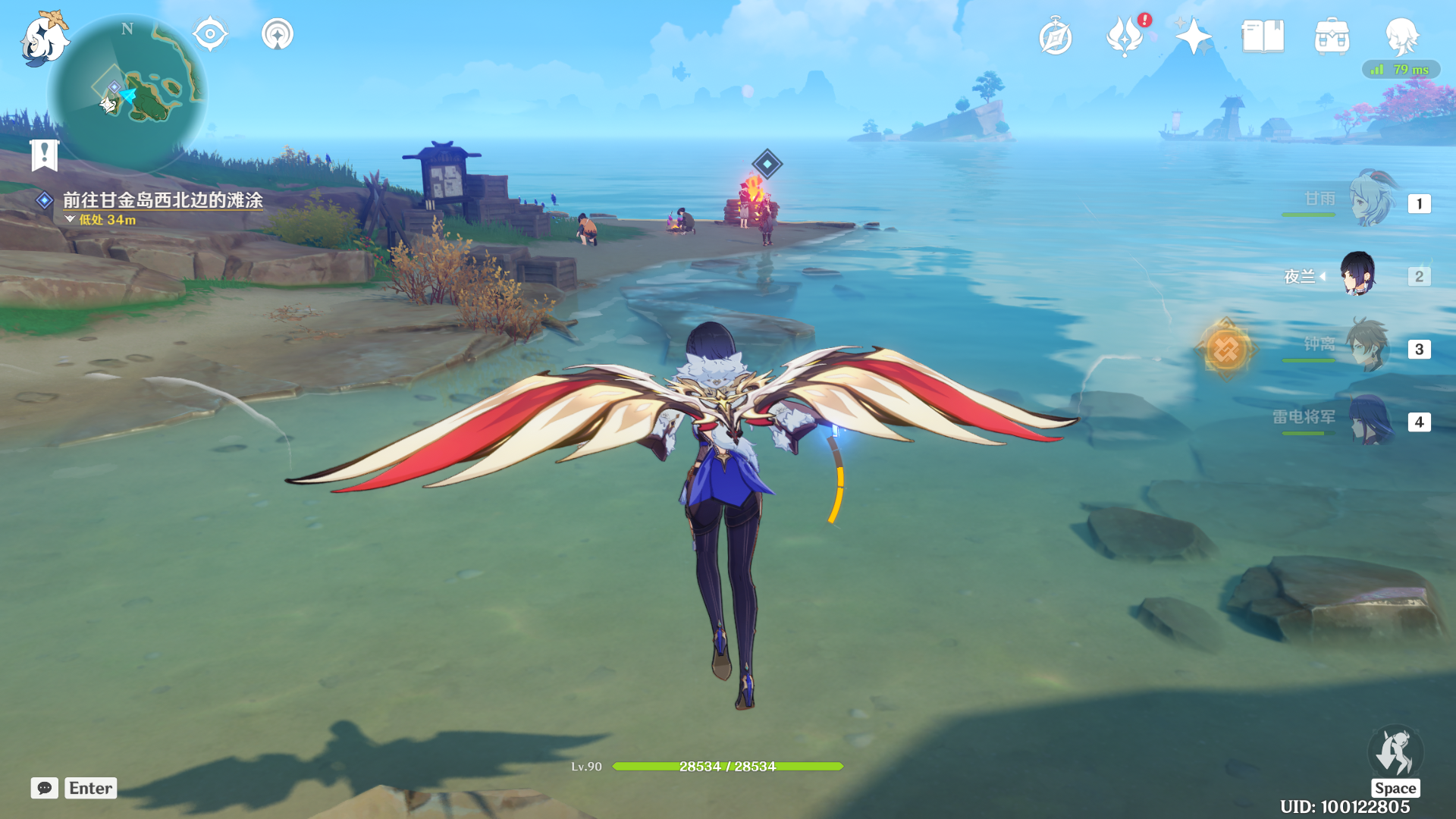
Task: Switch to party member 甘雨
Action: (1371, 200)
